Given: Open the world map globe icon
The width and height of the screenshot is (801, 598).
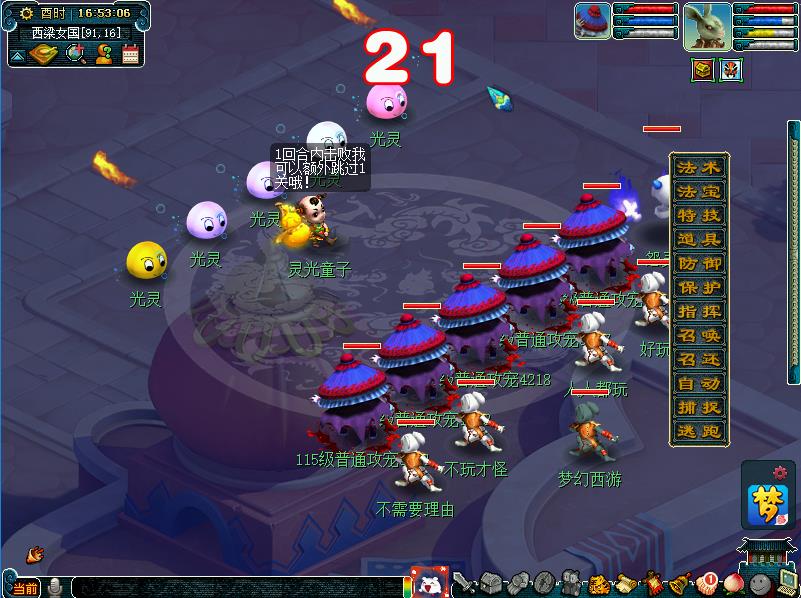Looking at the screenshot, I should pos(74,54).
